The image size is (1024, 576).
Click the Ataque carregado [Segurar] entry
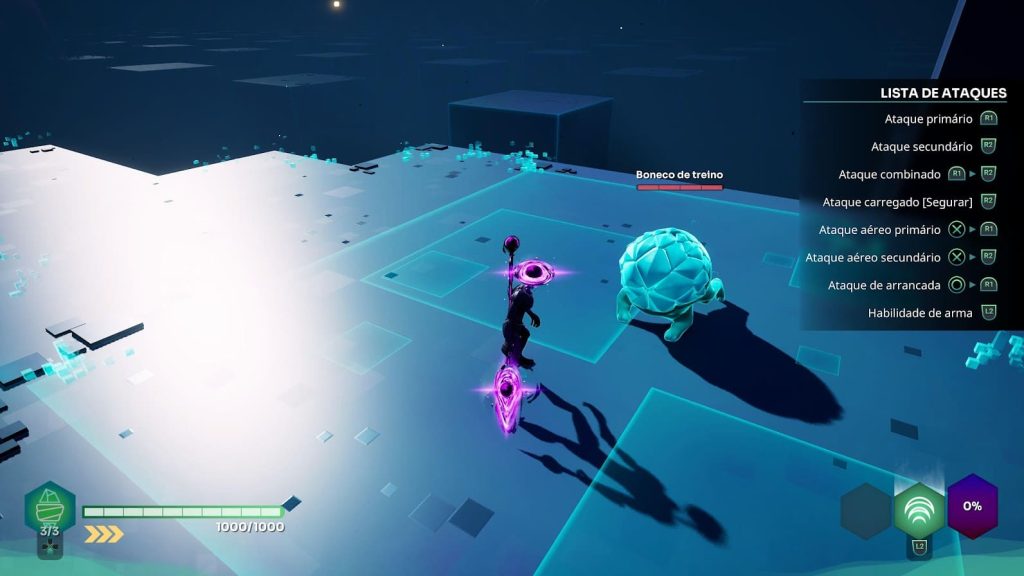[897, 202]
